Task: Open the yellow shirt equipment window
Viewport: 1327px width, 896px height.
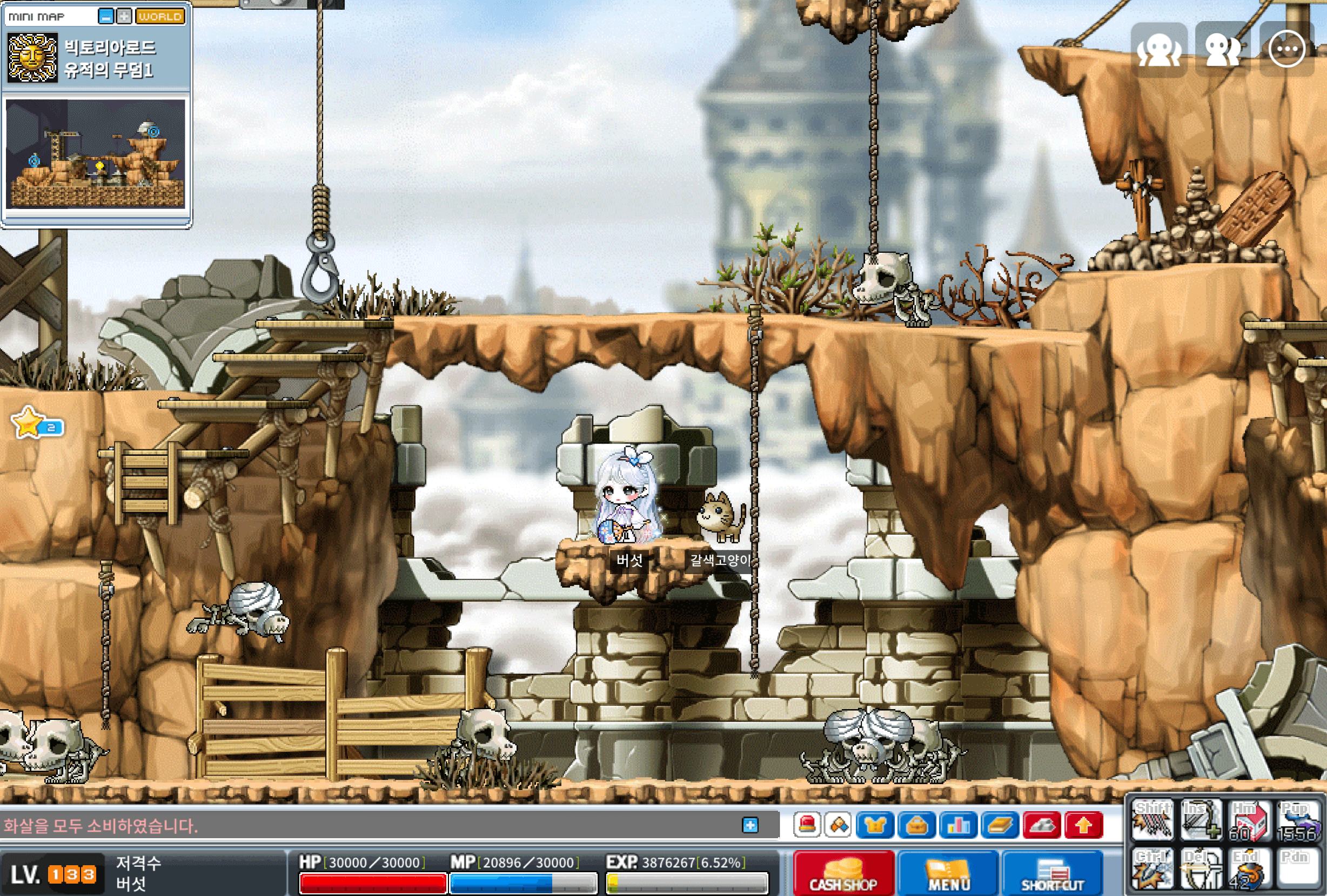Action: [x=875, y=825]
